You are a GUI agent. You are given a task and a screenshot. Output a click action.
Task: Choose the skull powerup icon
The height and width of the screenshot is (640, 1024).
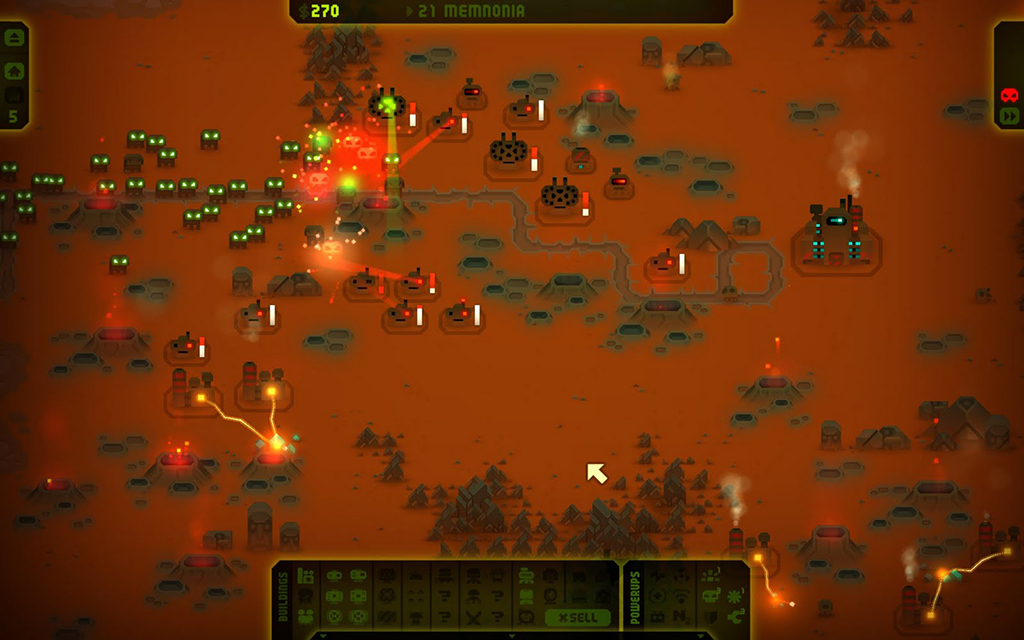(709, 595)
